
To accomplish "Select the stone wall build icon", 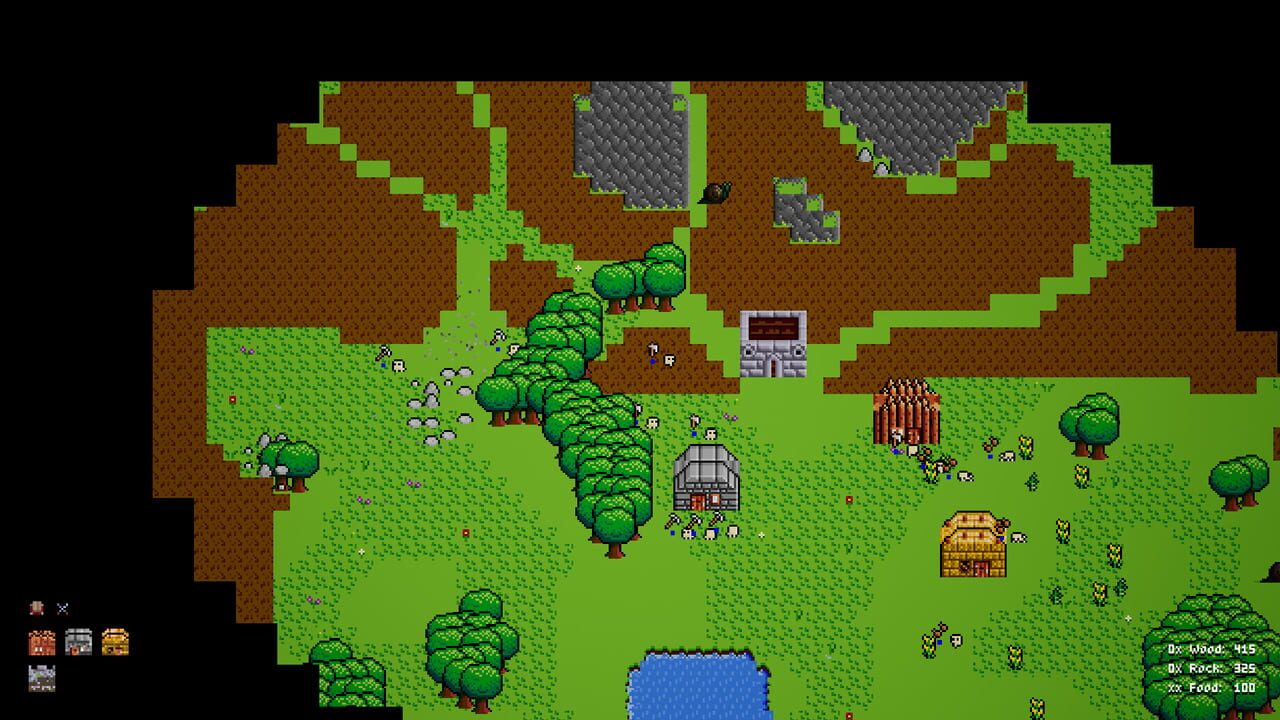I will pyautogui.click(x=41, y=678).
